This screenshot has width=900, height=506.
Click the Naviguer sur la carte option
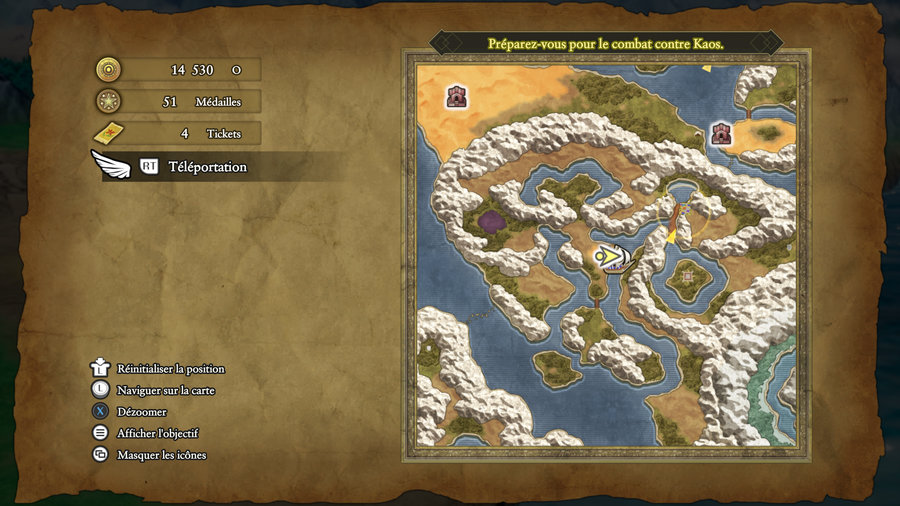(165, 390)
